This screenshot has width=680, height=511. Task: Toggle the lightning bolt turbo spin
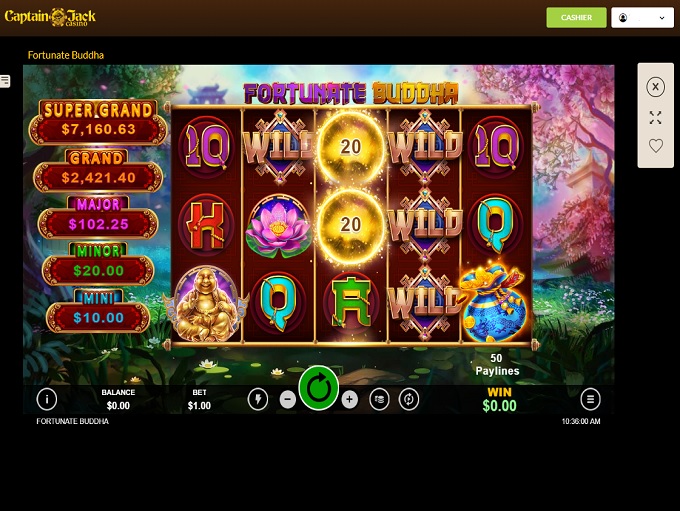[258, 399]
